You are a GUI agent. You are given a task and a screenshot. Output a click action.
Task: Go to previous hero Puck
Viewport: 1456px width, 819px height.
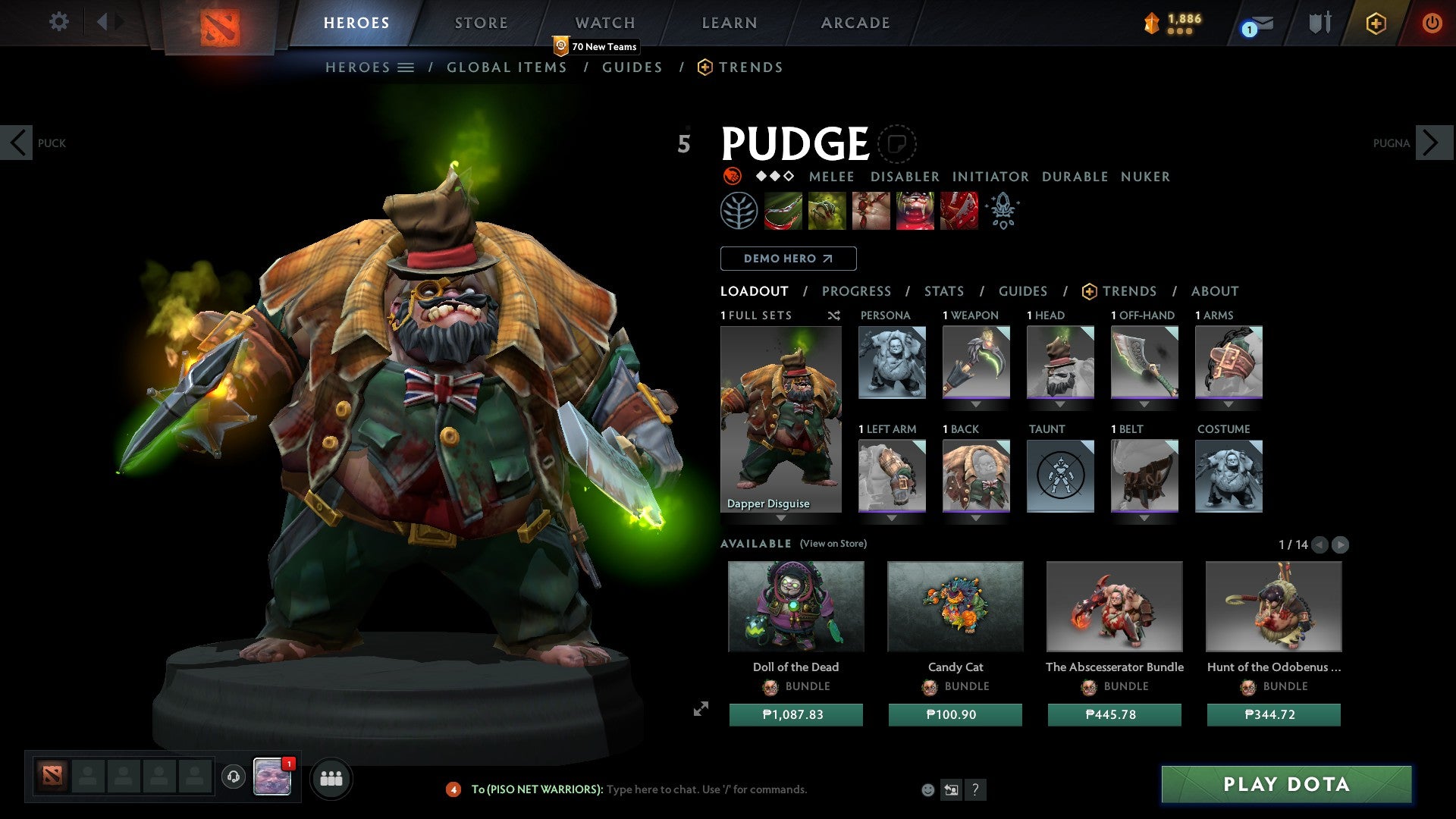[17, 143]
